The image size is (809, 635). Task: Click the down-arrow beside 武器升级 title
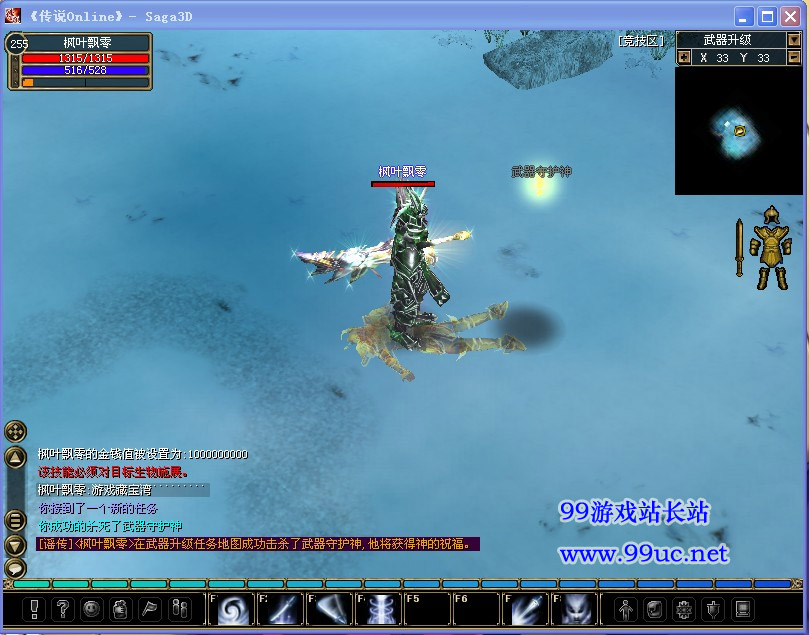coord(794,40)
